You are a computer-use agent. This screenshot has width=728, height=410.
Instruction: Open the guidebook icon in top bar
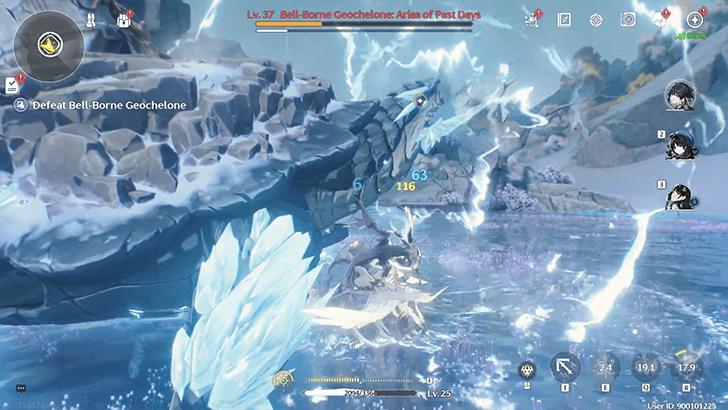[x=564, y=19]
